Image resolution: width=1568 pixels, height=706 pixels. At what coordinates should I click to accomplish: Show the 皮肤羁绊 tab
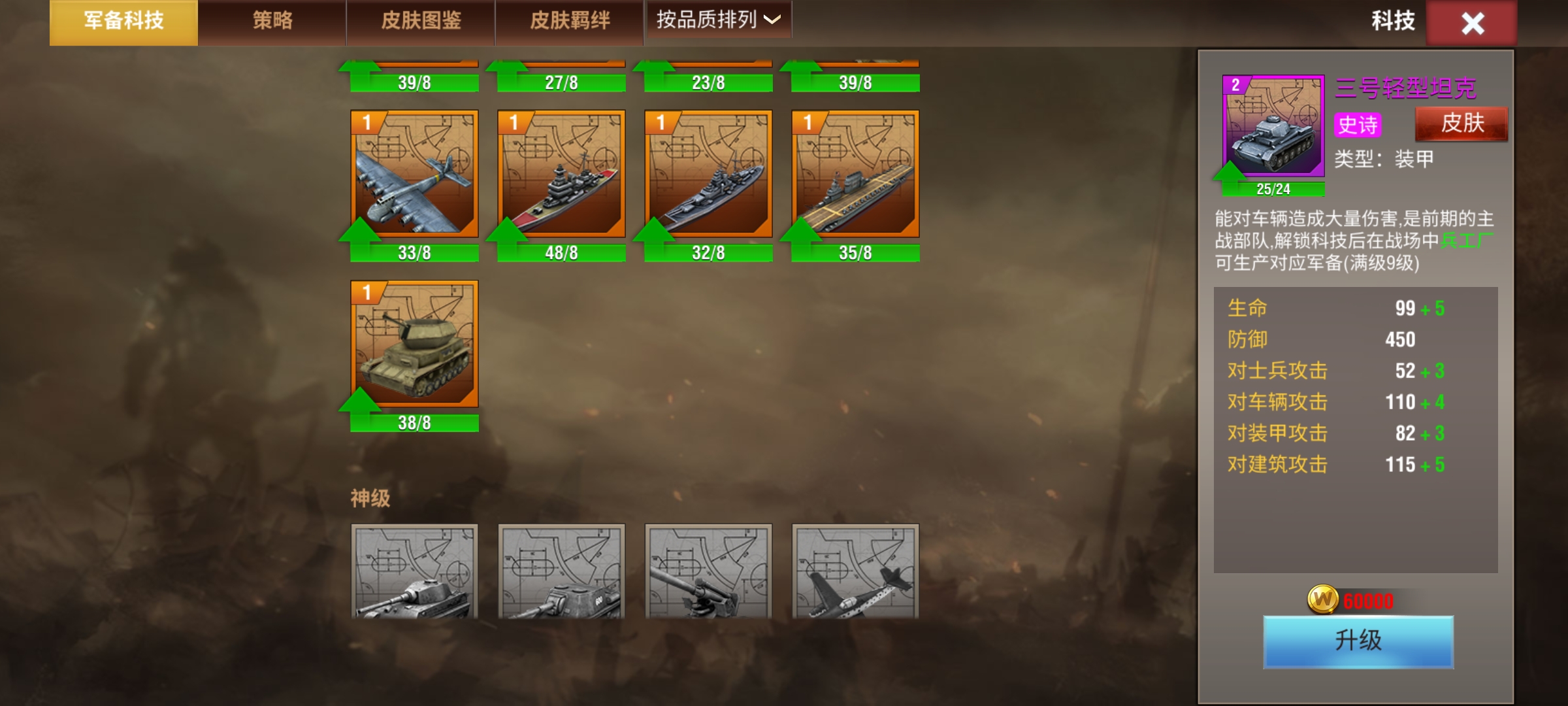click(x=570, y=22)
